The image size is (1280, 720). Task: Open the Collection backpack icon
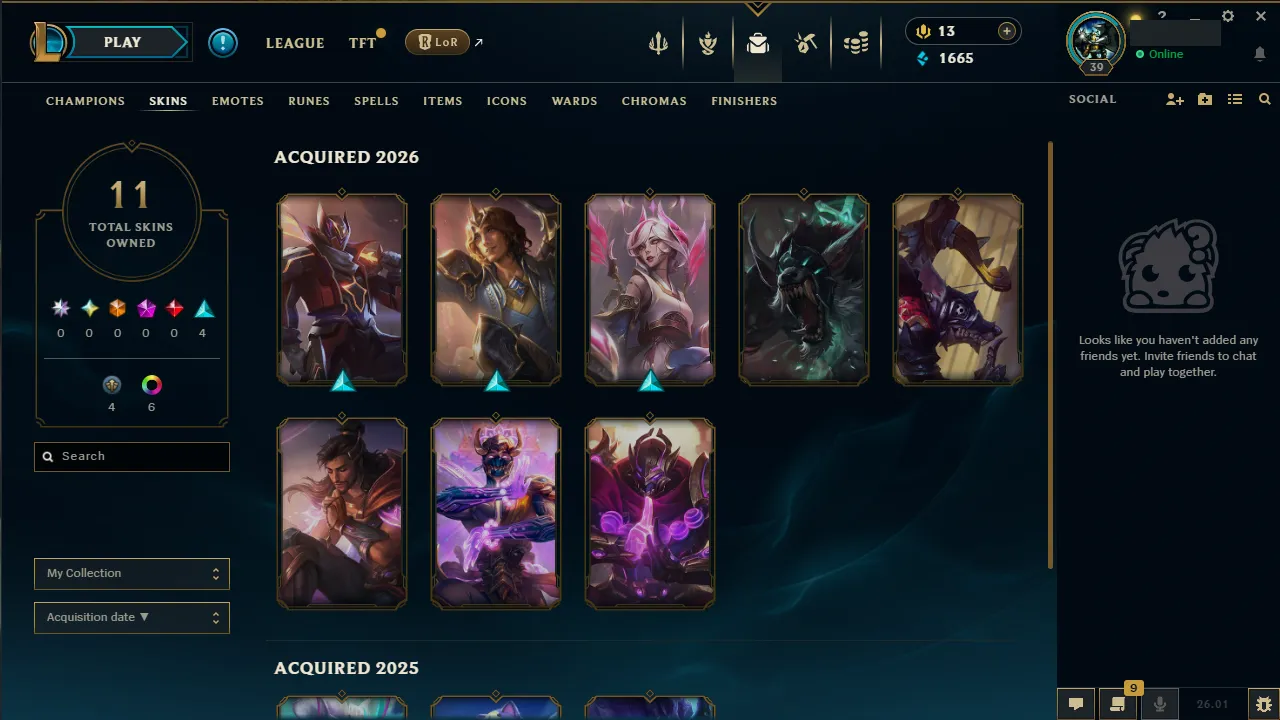click(x=757, y=42)
